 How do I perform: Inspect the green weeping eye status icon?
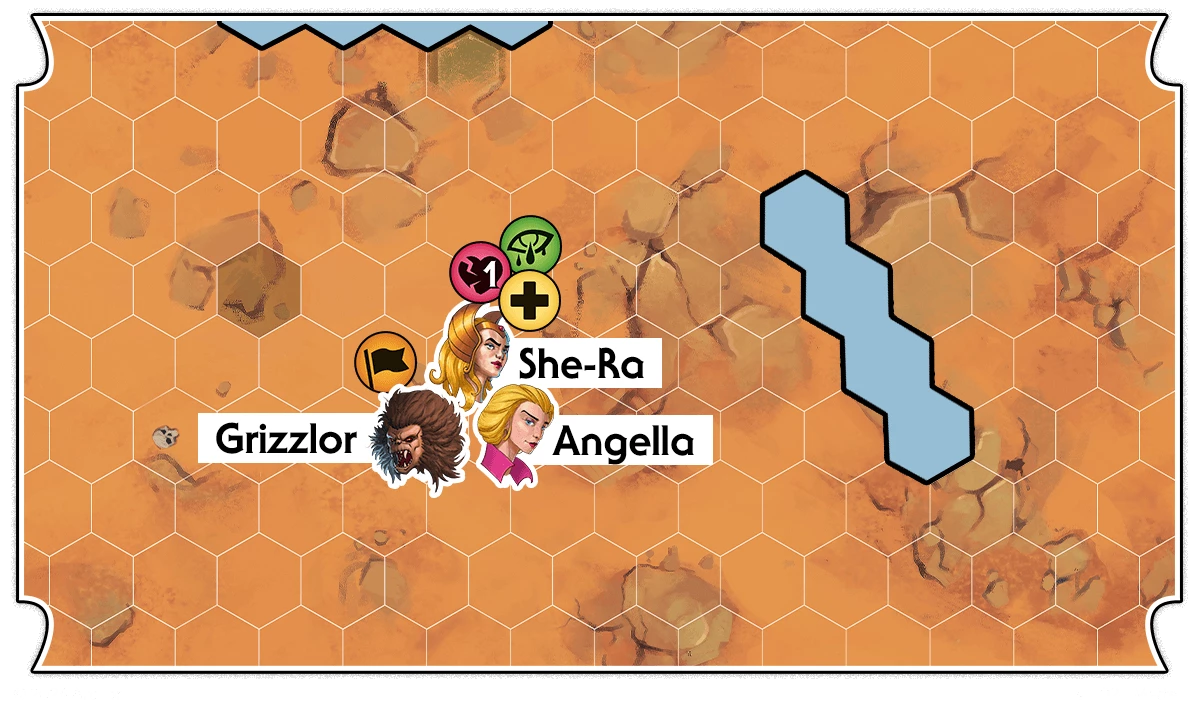(530, 243)
